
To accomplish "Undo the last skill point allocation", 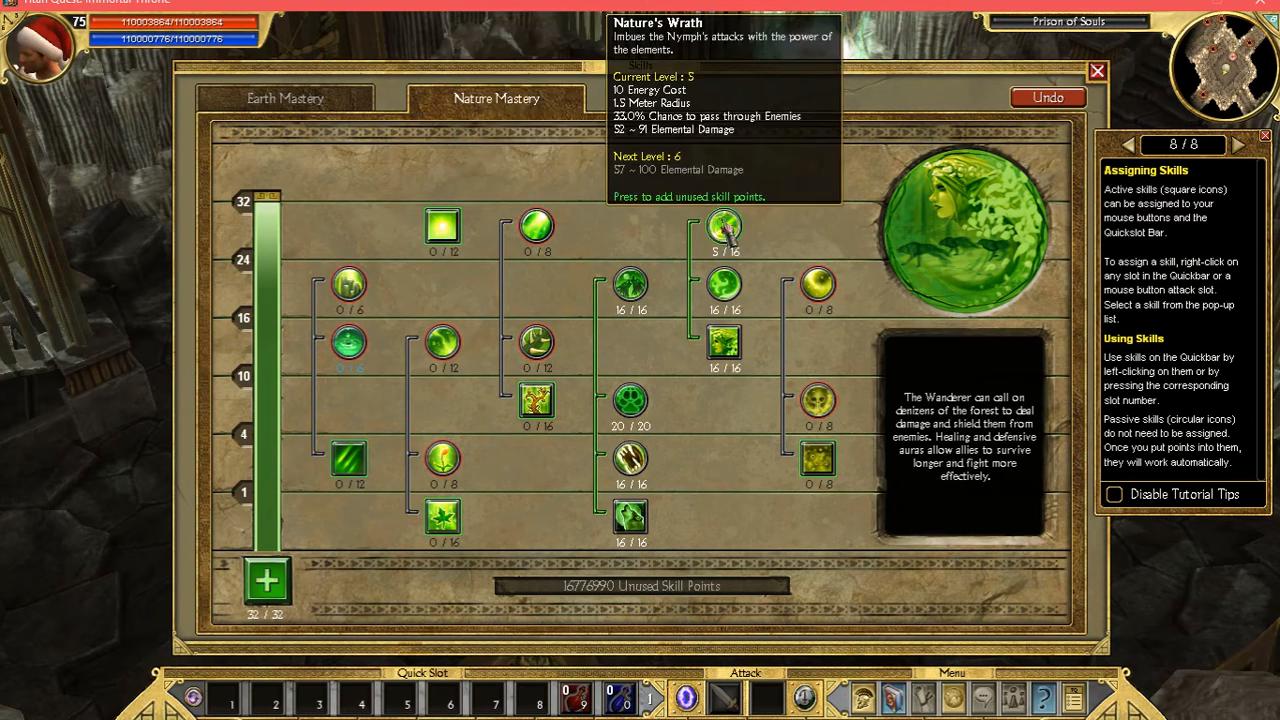I will 1047,97.
